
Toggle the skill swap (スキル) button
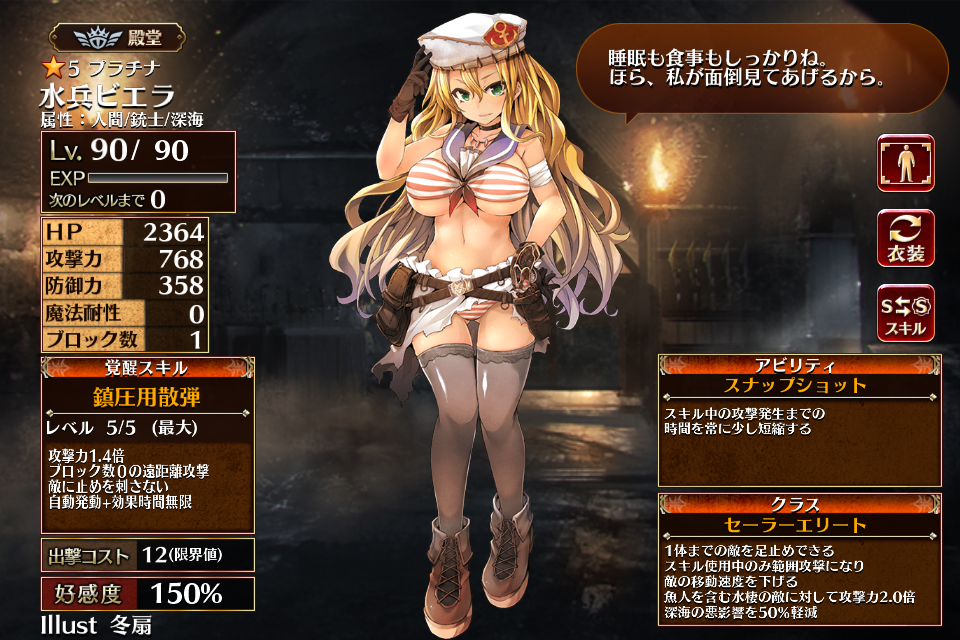[905, 312]
